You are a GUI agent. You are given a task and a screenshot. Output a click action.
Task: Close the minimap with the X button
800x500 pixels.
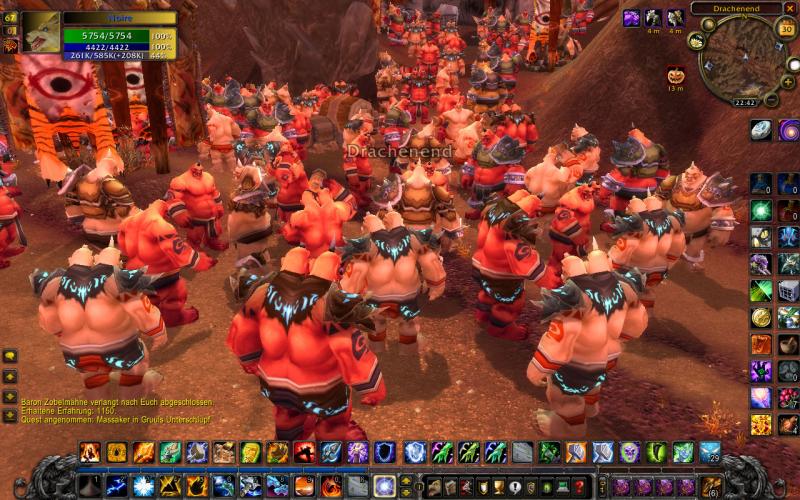(x=790, y=8)
